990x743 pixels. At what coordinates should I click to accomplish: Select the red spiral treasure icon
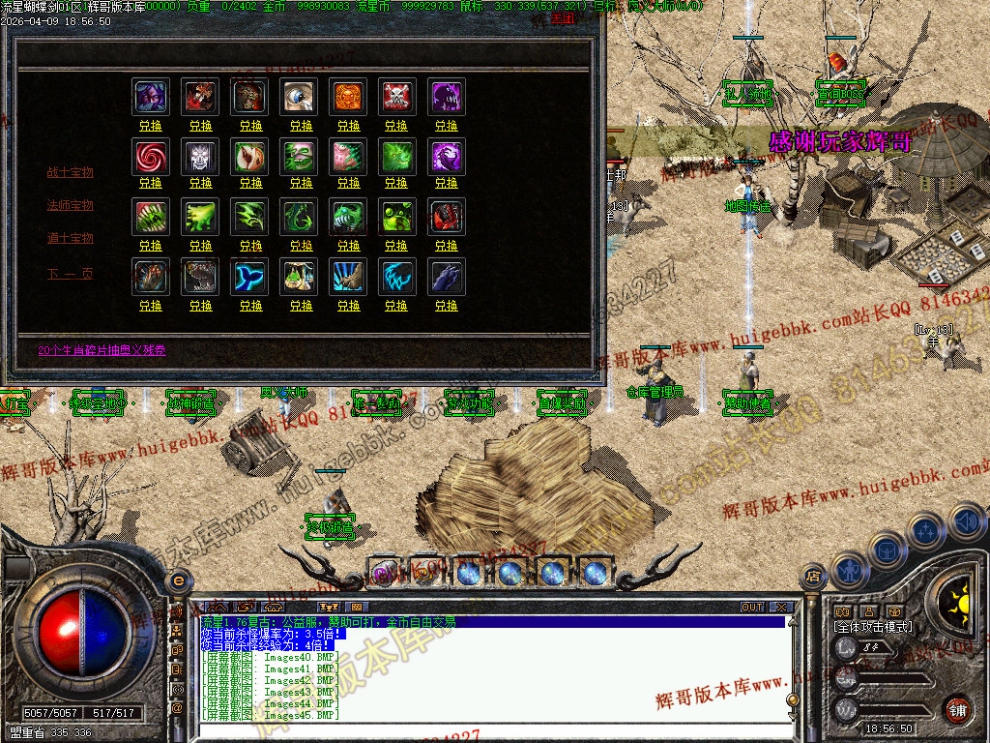pyautogui.click(x=151, y=156)
